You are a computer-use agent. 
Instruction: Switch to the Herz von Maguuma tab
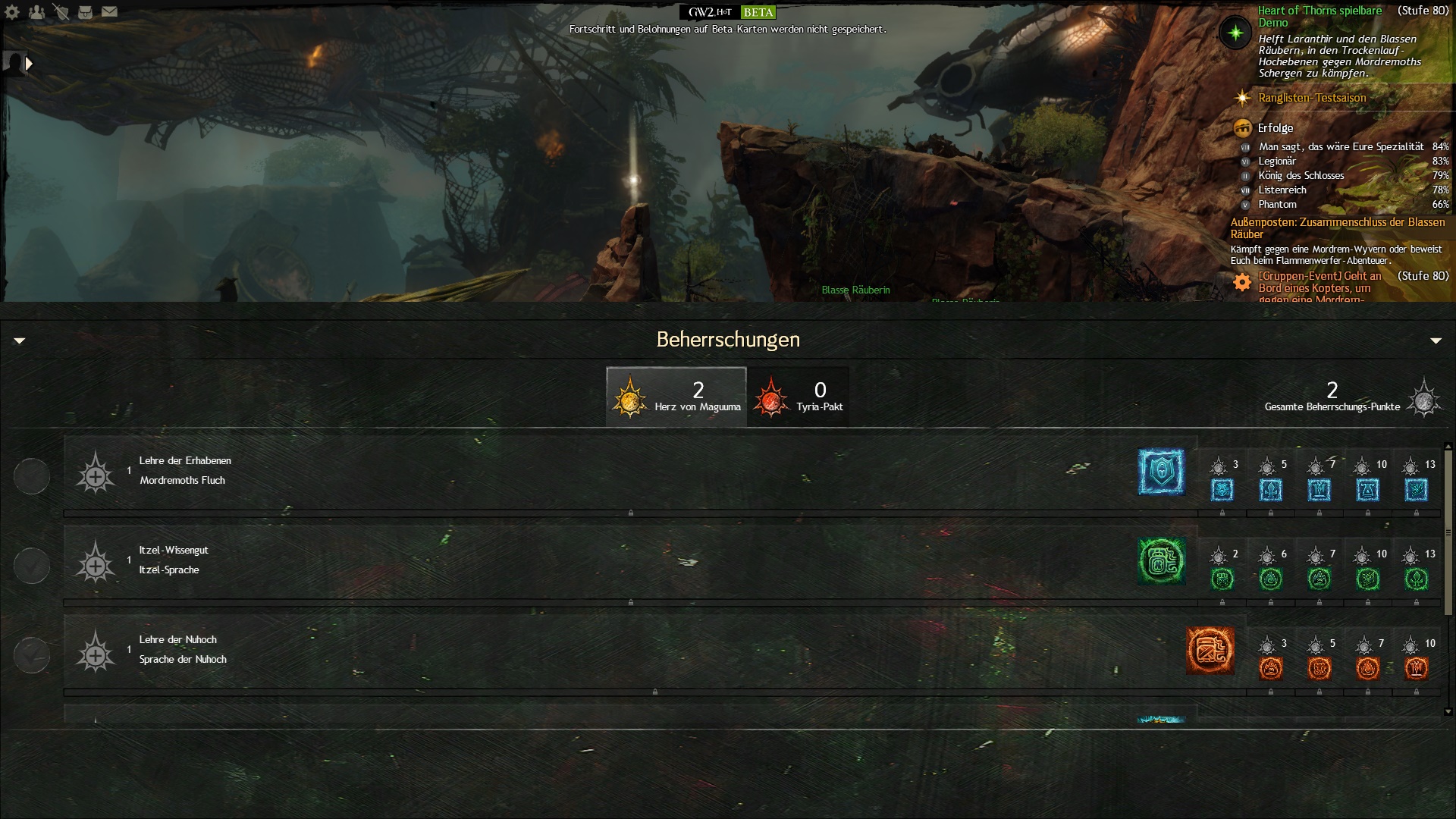point(676,397)
